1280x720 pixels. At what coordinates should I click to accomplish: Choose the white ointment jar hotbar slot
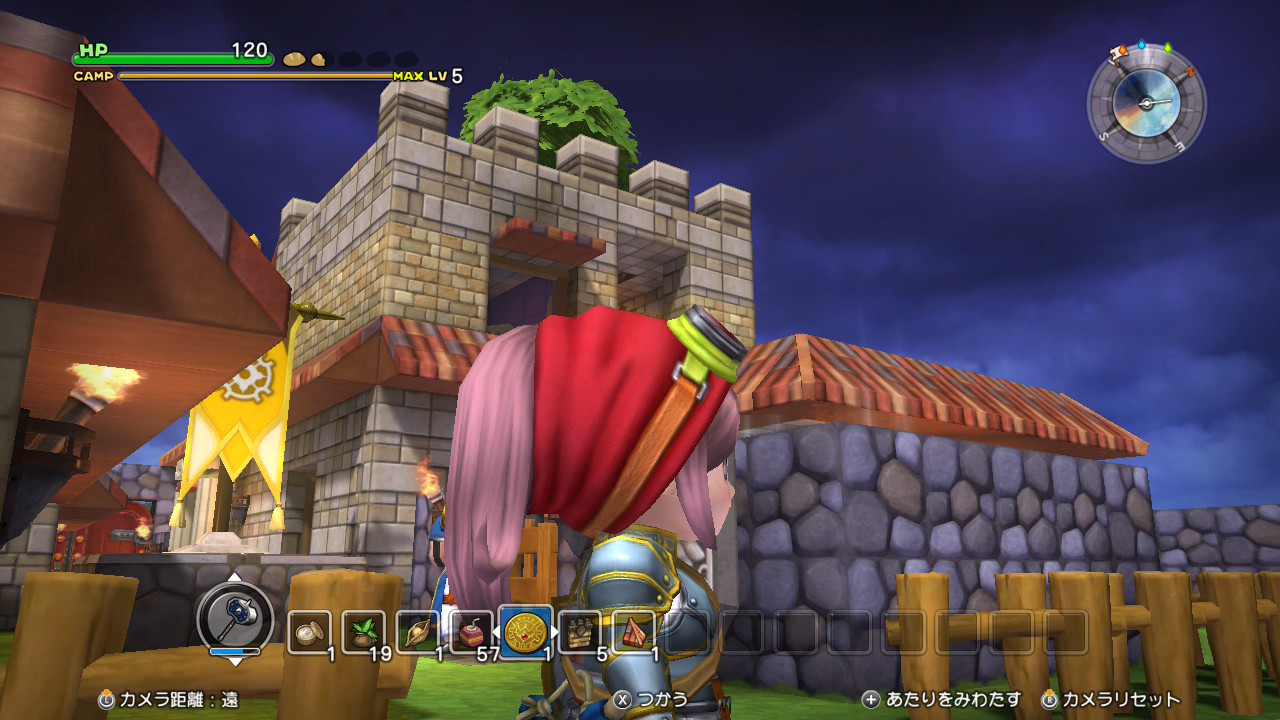pyautogui.click(x=309, y=632)
